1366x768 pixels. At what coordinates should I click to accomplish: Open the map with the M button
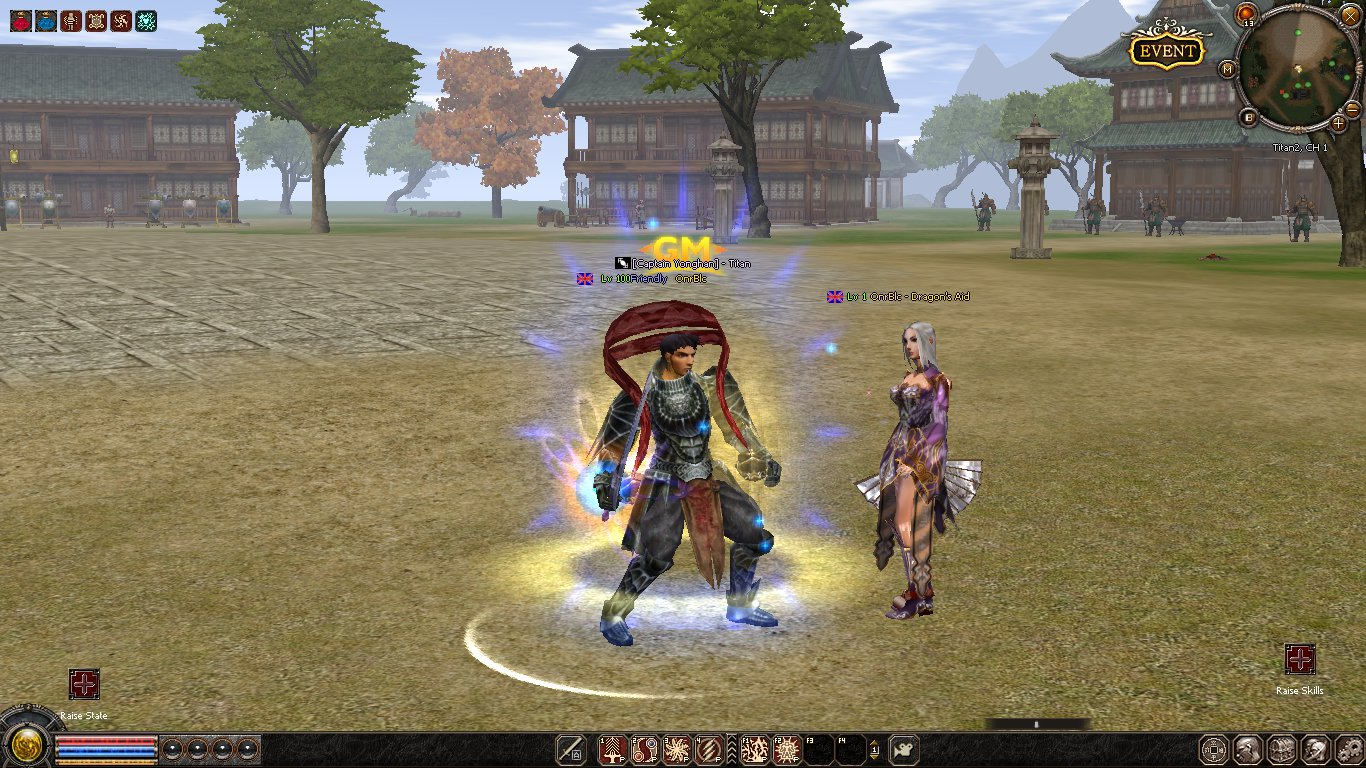pos(1227,69)
